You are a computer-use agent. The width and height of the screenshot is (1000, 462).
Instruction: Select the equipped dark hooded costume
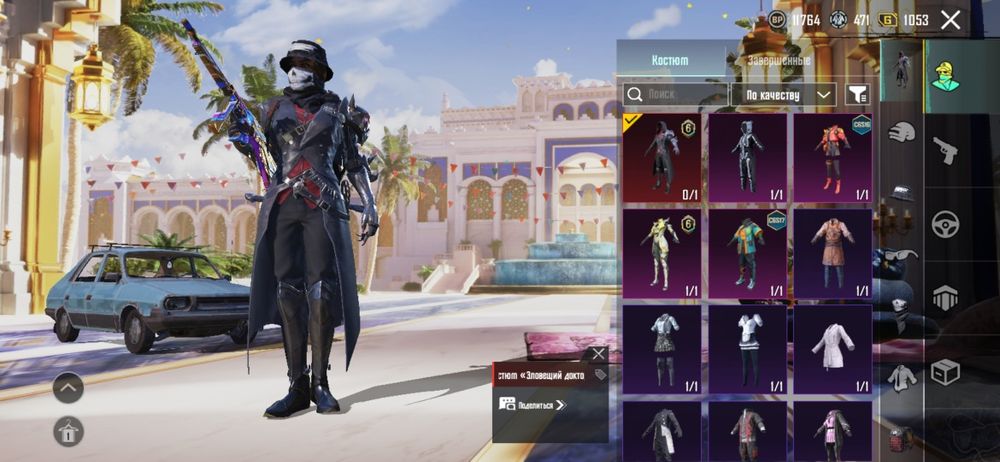tap(661, 158)
